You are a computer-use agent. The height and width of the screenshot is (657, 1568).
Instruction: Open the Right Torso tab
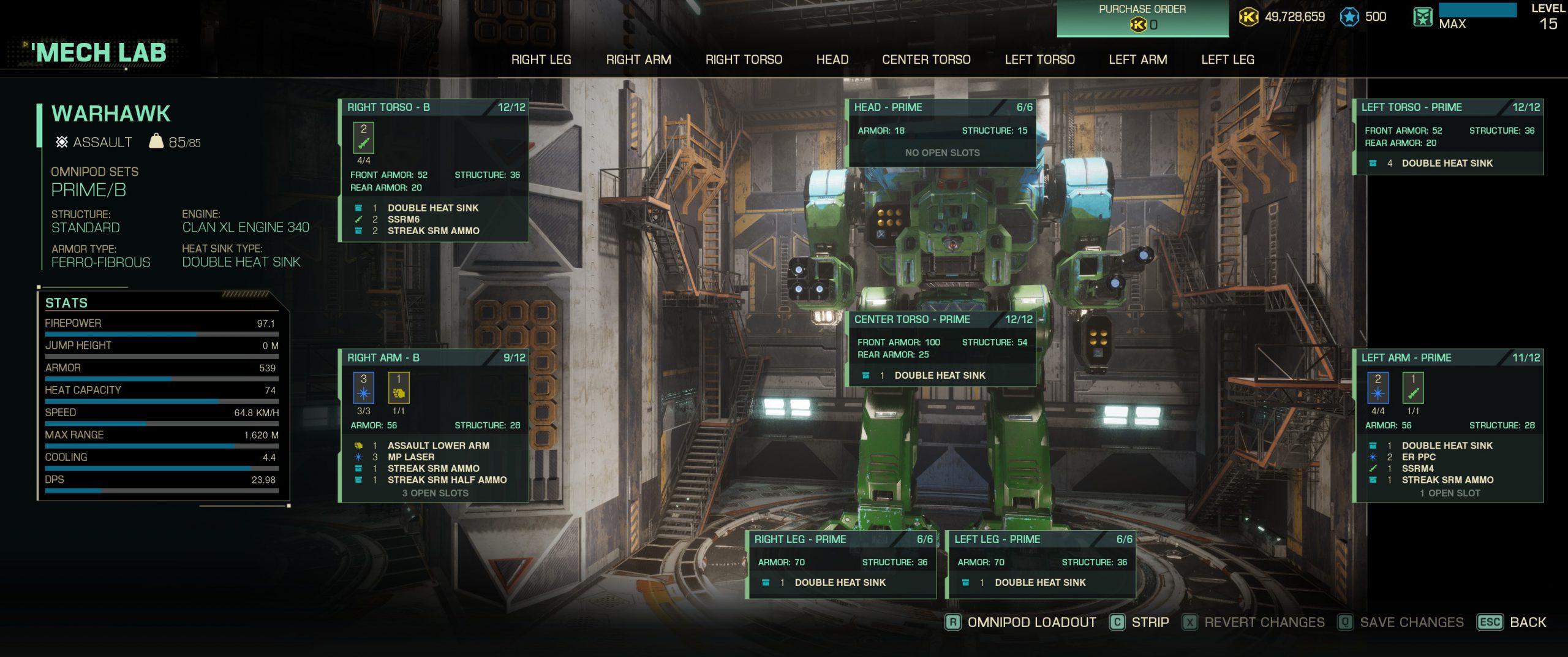744,59
